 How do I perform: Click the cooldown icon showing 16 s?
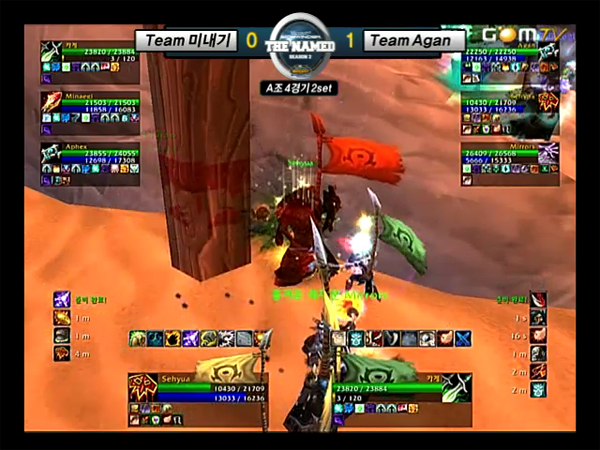point(539,335)
